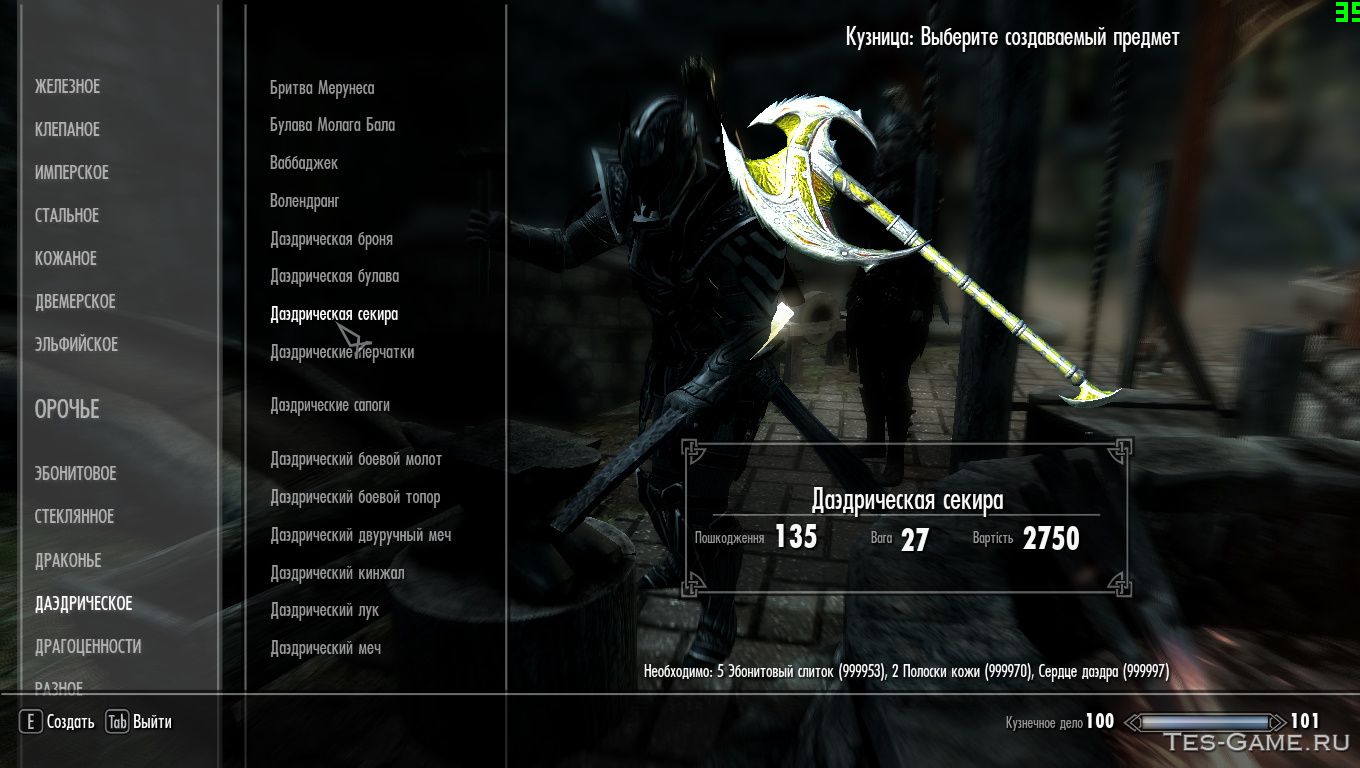Image resolution: width=1360 pixels, height=768 pixels.
Task: Choose the СТЕКЛЯННОЕ category
Action: click(74, 517)
